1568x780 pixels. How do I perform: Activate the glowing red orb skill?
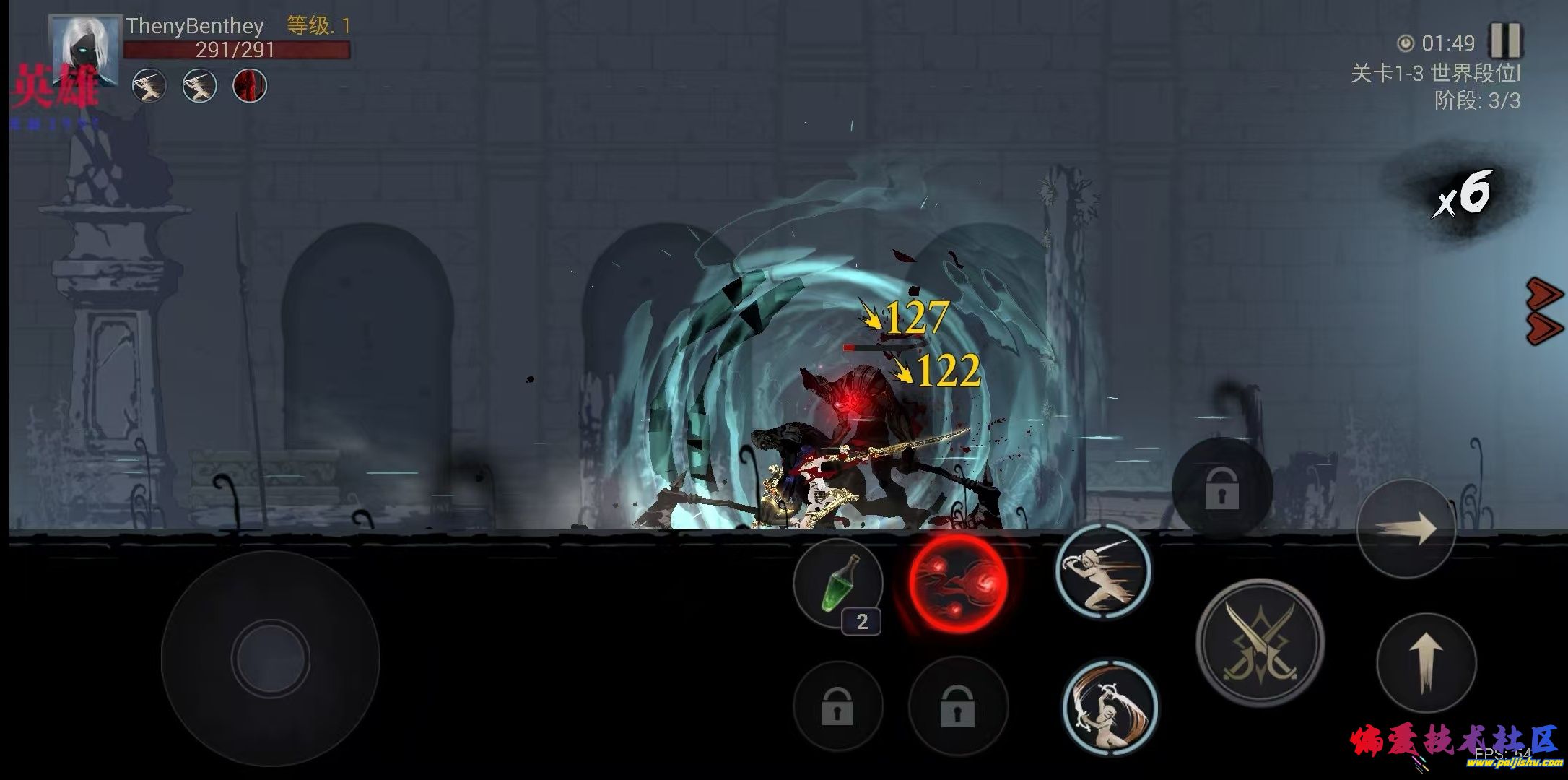click(x=957, y=584)
